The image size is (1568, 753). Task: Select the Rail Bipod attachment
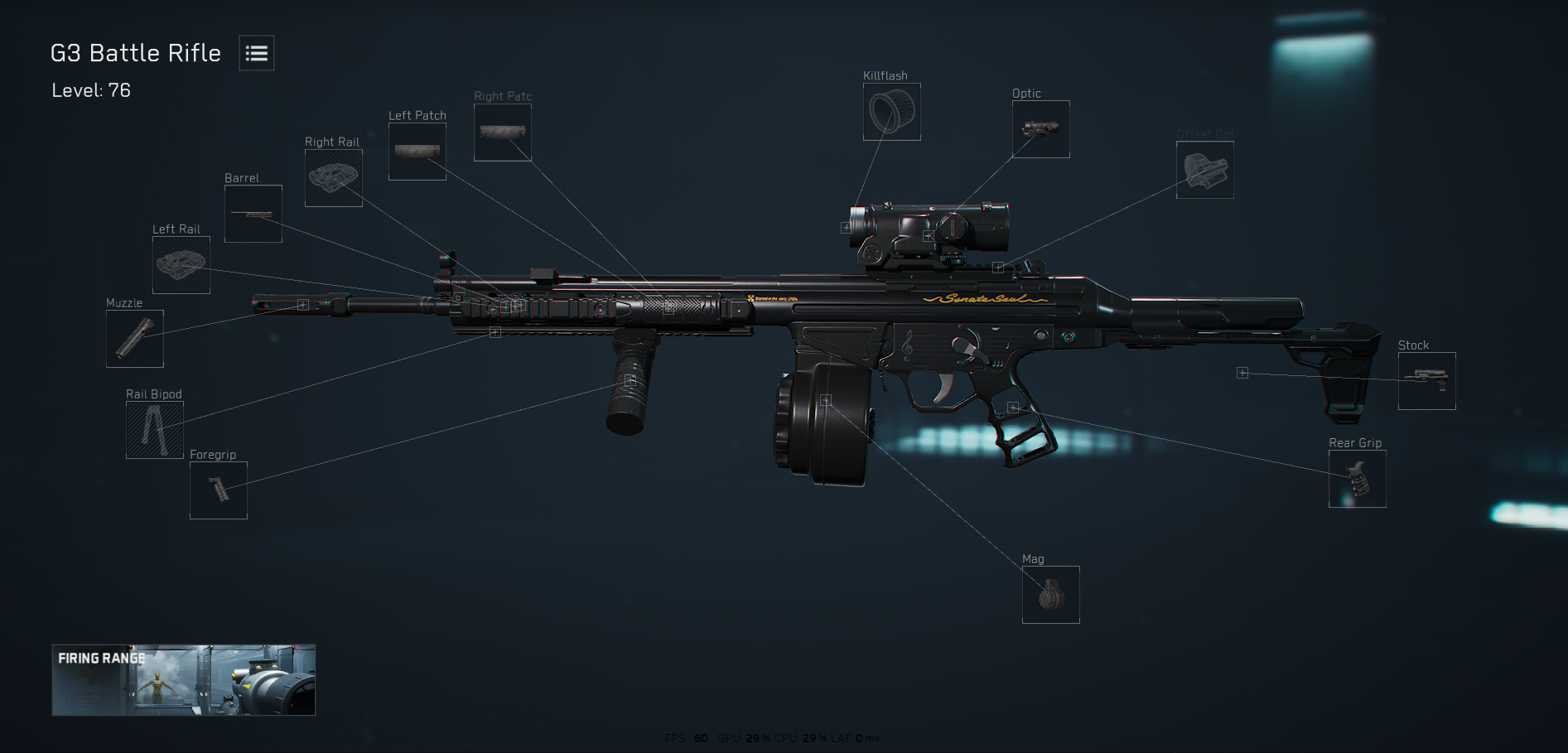153,430
